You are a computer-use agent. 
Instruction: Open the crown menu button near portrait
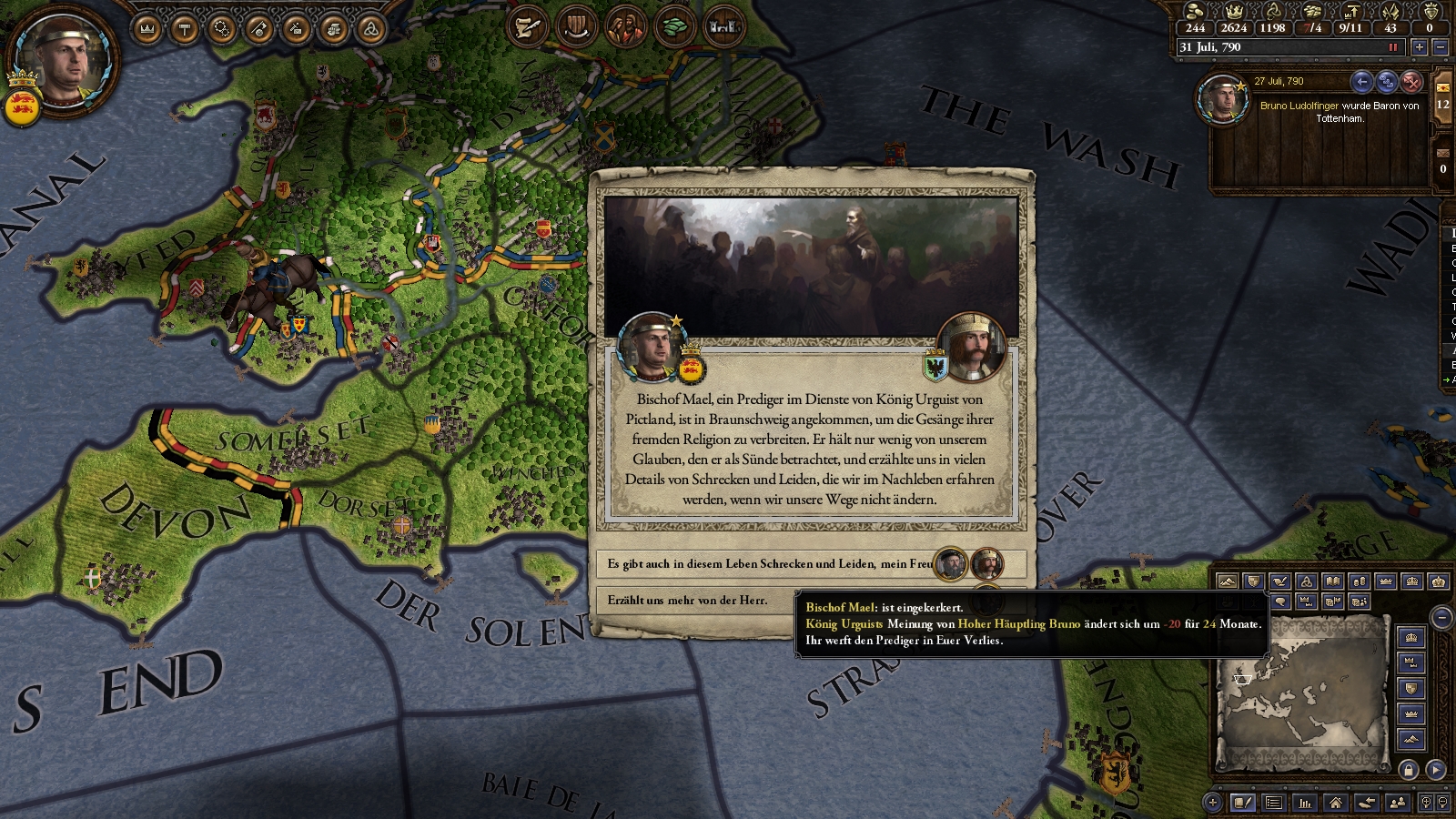click(x=147, y=29)
